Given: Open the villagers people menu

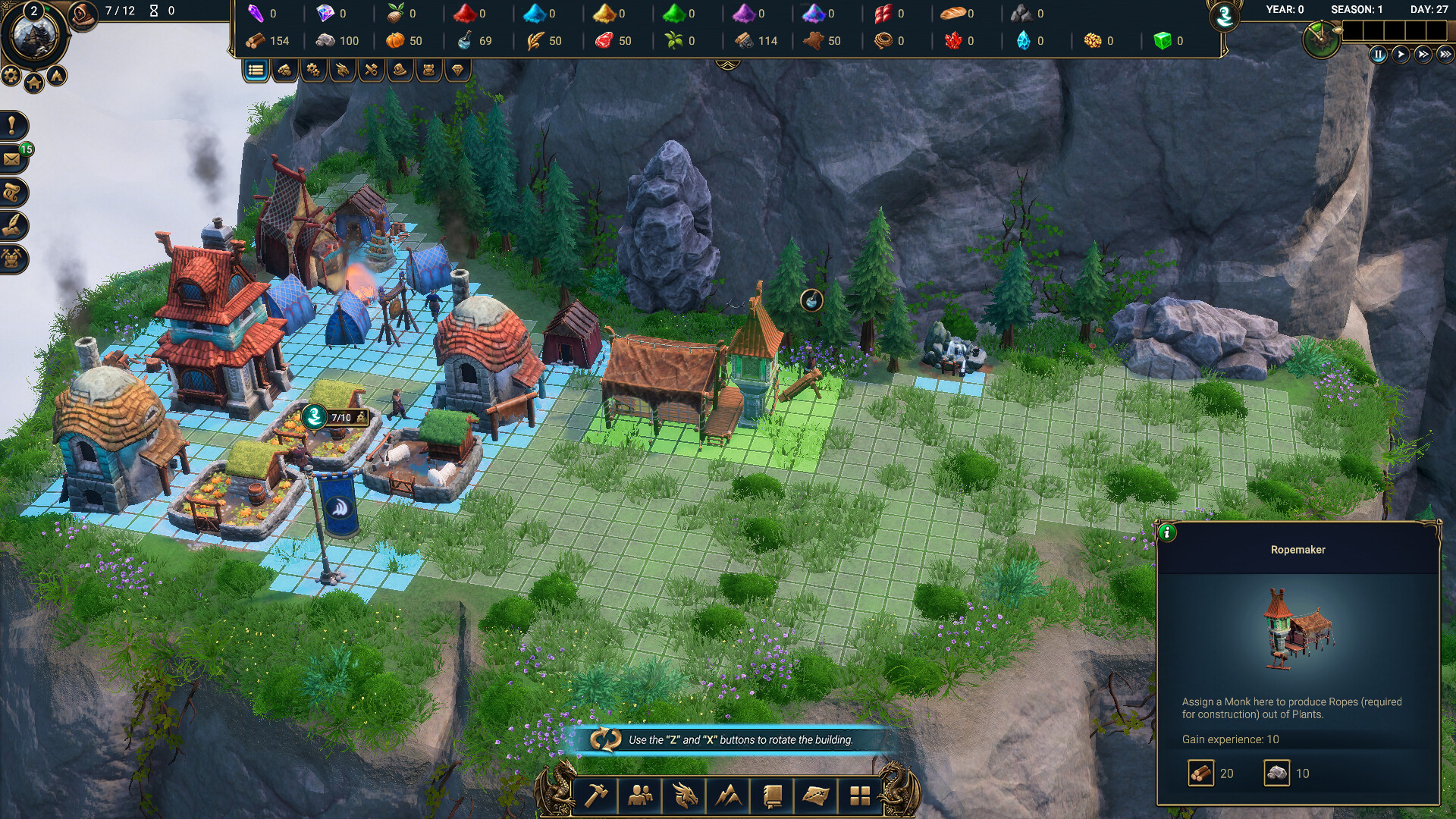Looking at the screenshot, I should 641,795.
